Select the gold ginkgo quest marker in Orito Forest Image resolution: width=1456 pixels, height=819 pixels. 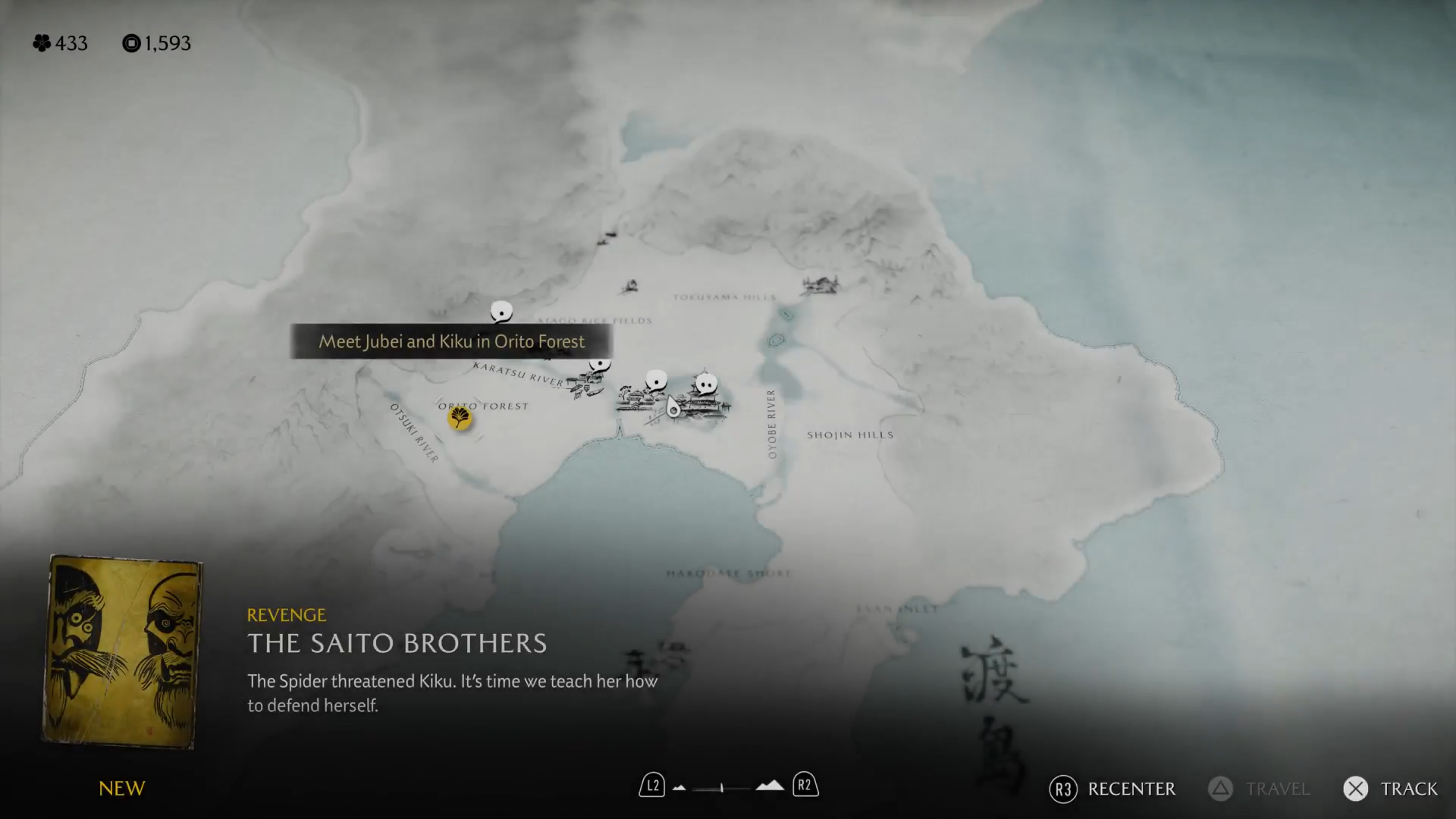459,418
